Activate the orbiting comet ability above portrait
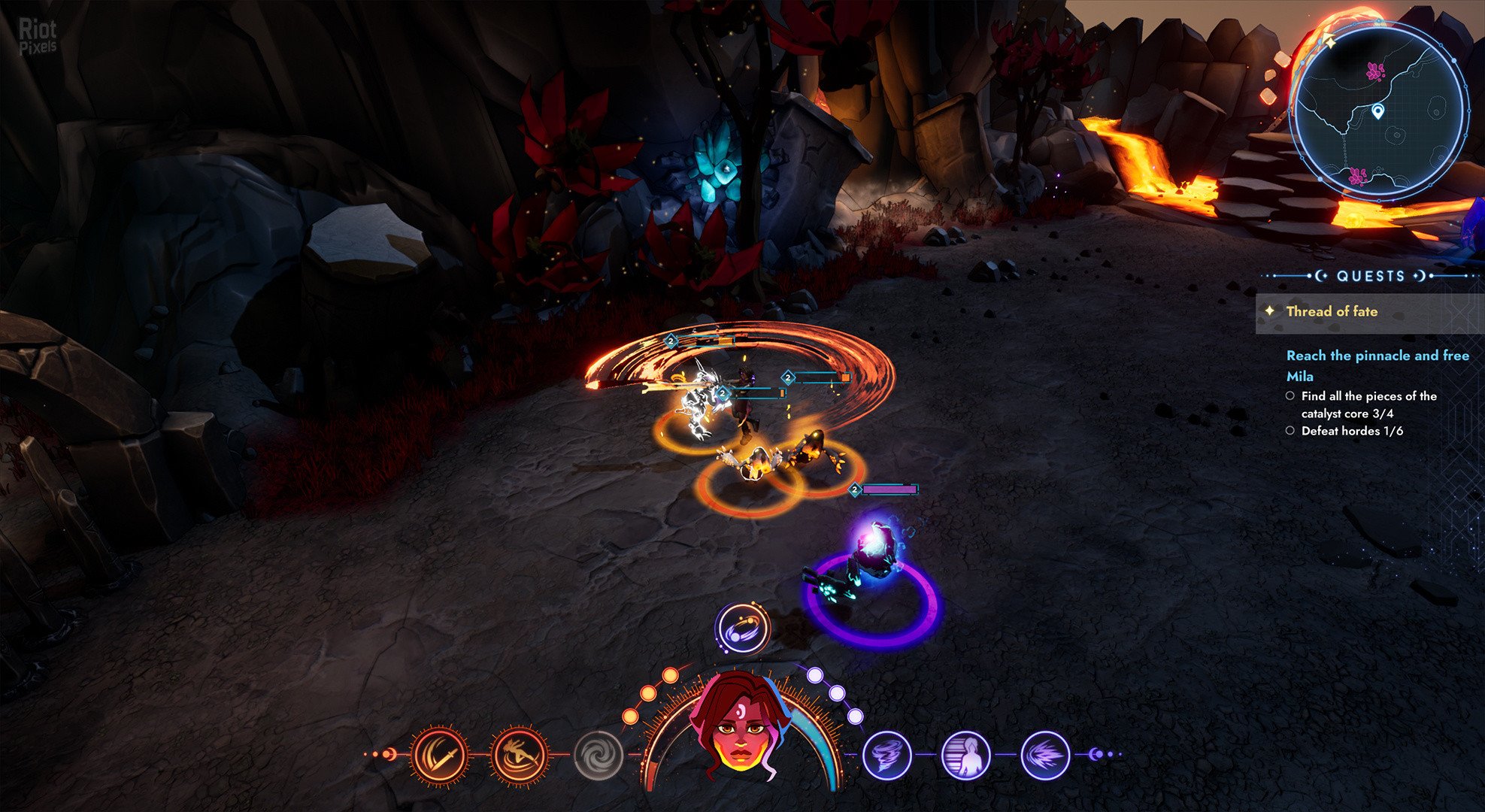 (742, 629)
